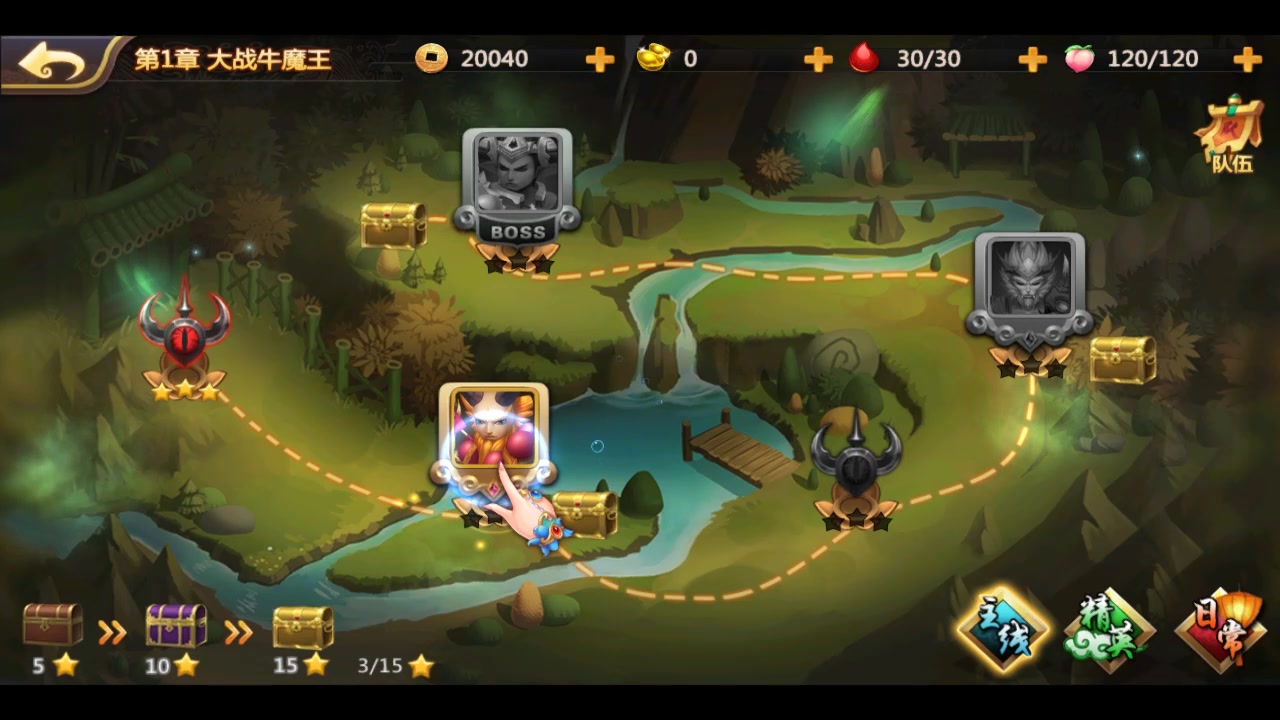Open the treasure chest beside the BOSS stage
The height and width of the screenshot is (720, 1280).
tap(394, 222)
